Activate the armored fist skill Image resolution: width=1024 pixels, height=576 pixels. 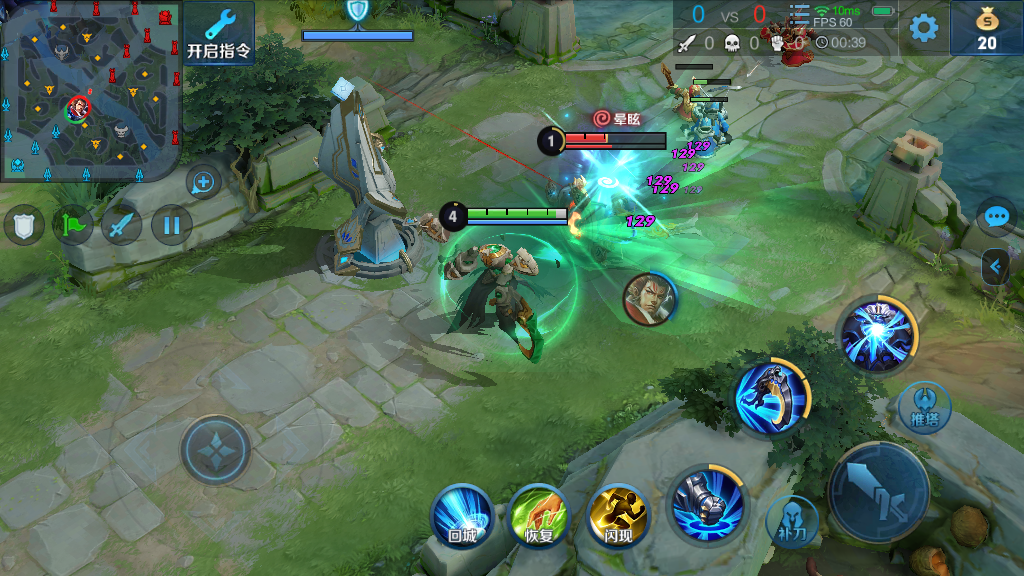pyautogui.click(x=706, y=504)
